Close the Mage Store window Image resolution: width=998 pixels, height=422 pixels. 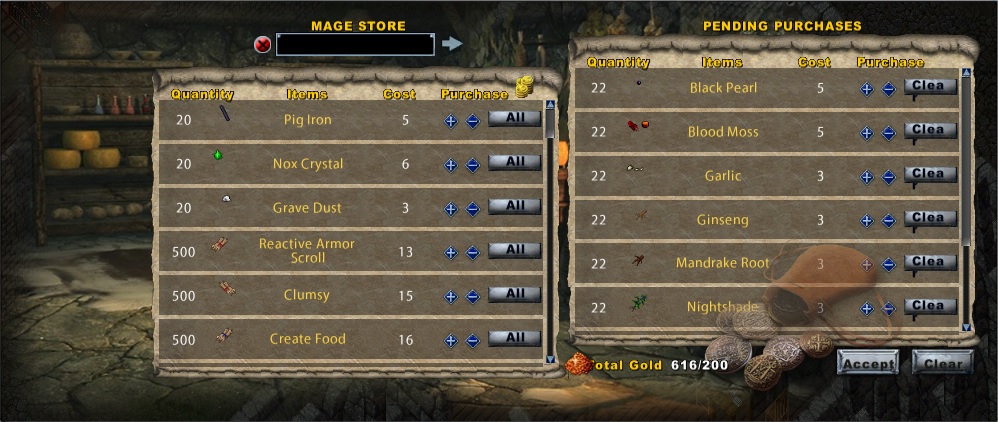click(263, 44)
